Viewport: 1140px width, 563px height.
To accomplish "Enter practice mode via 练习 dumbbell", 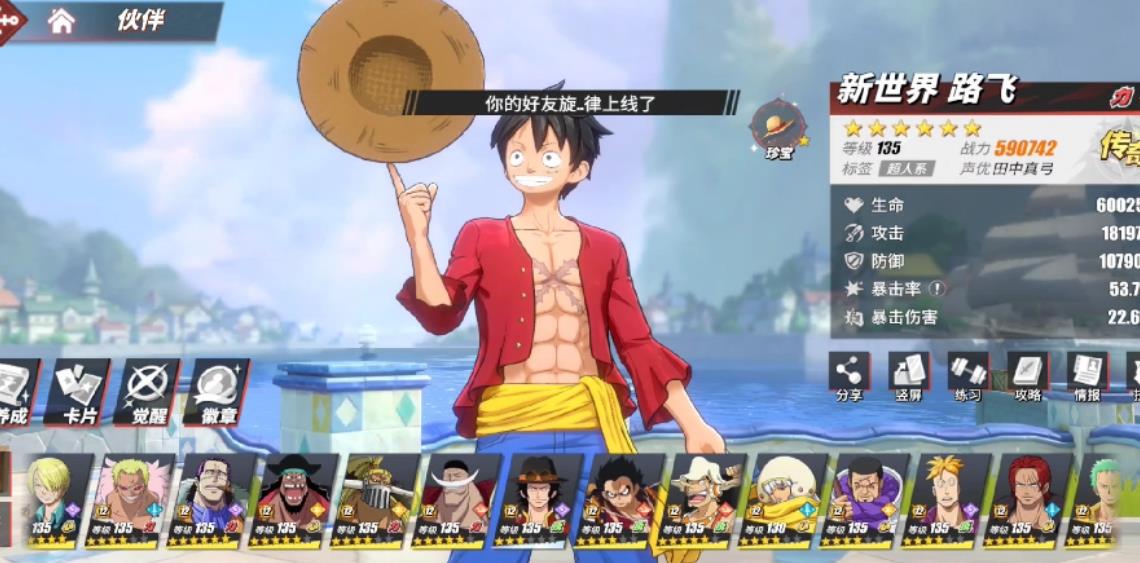I will tap(967, 378).
